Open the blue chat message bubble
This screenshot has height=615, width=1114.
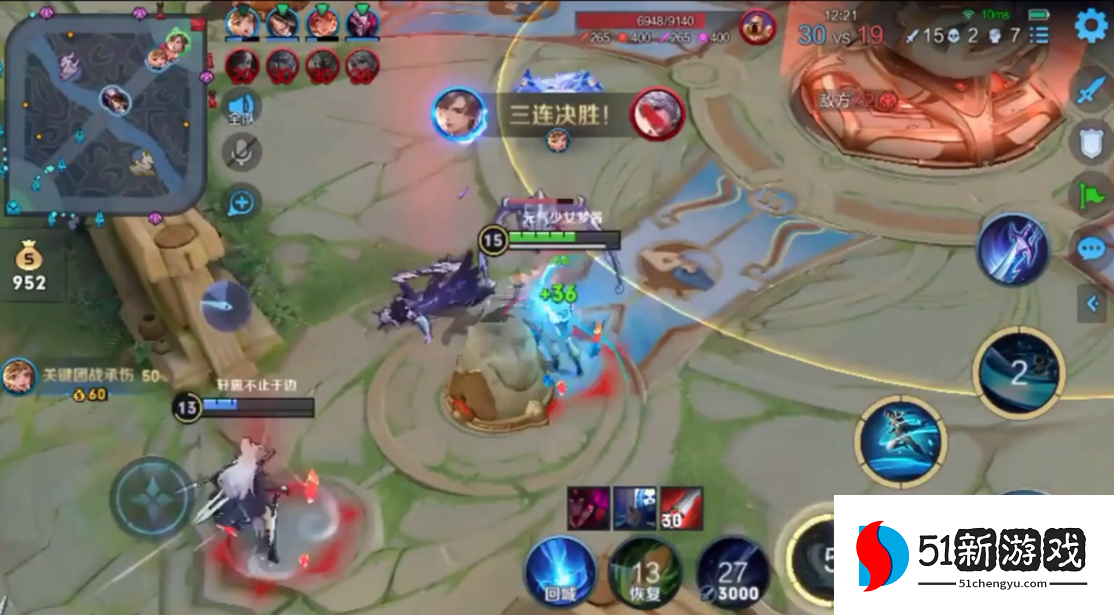point(1091,247)
